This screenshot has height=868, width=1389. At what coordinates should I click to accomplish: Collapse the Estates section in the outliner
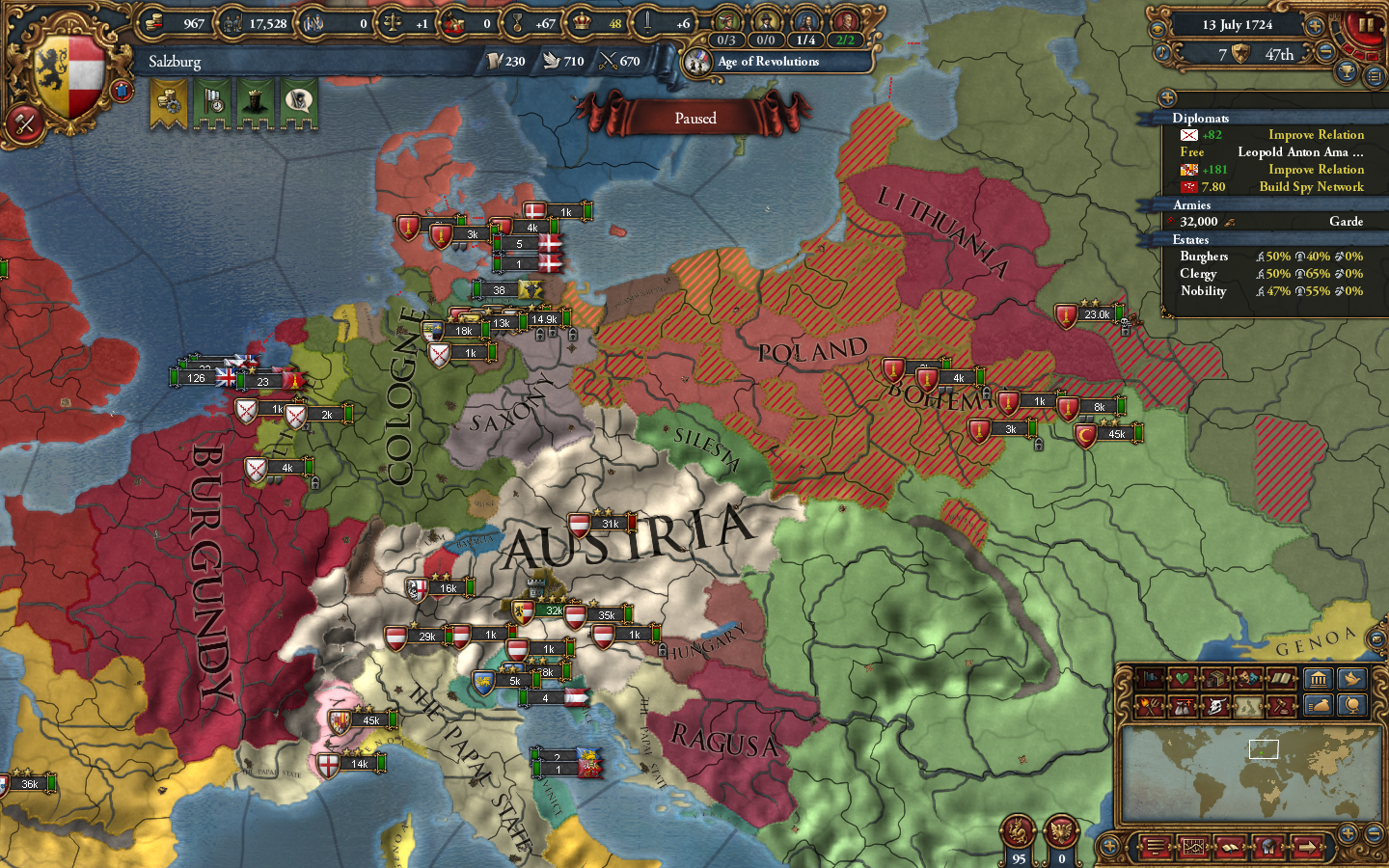coord(1193,238)
